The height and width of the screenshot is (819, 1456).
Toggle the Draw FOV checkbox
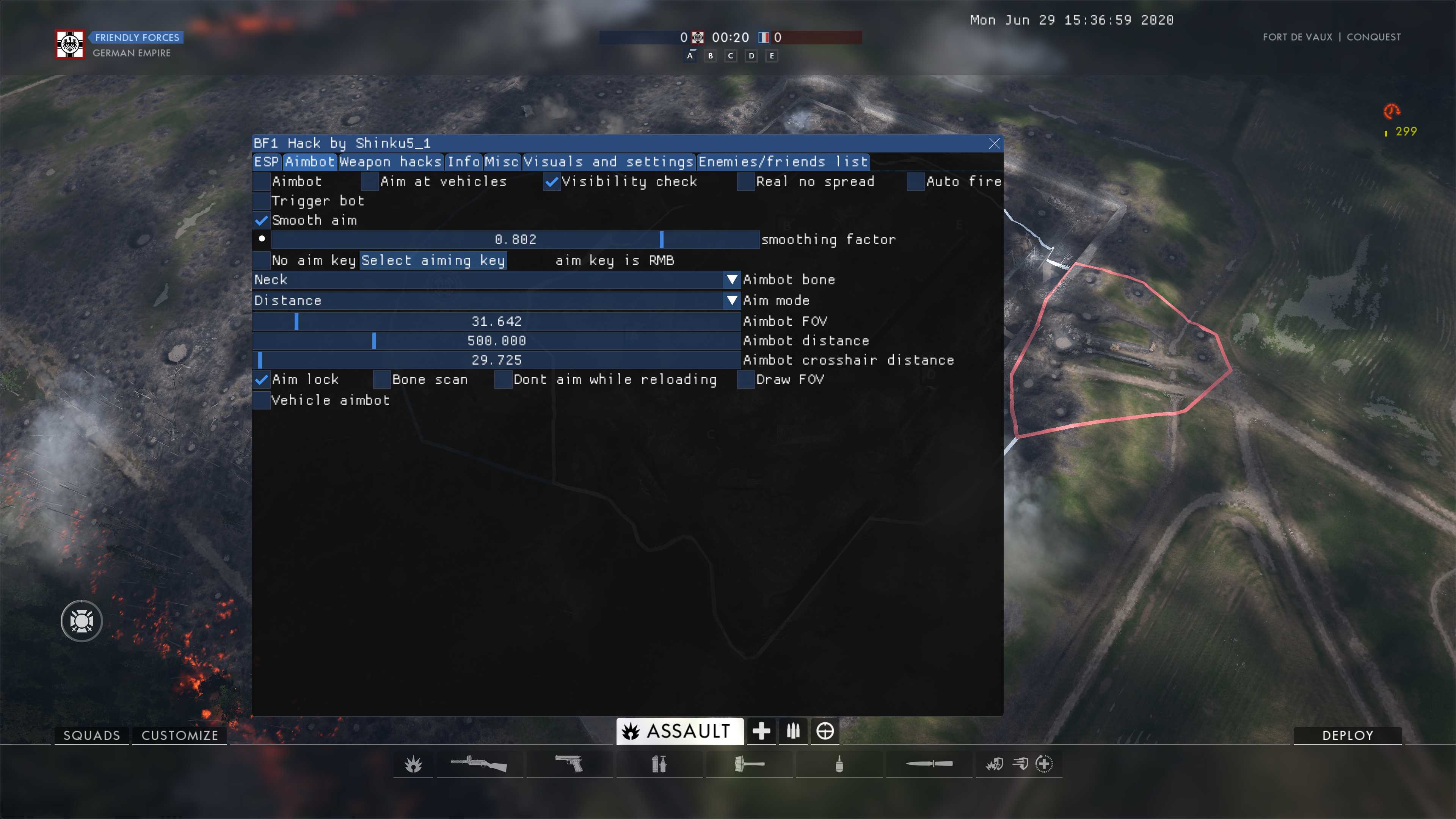pos(746,380)
